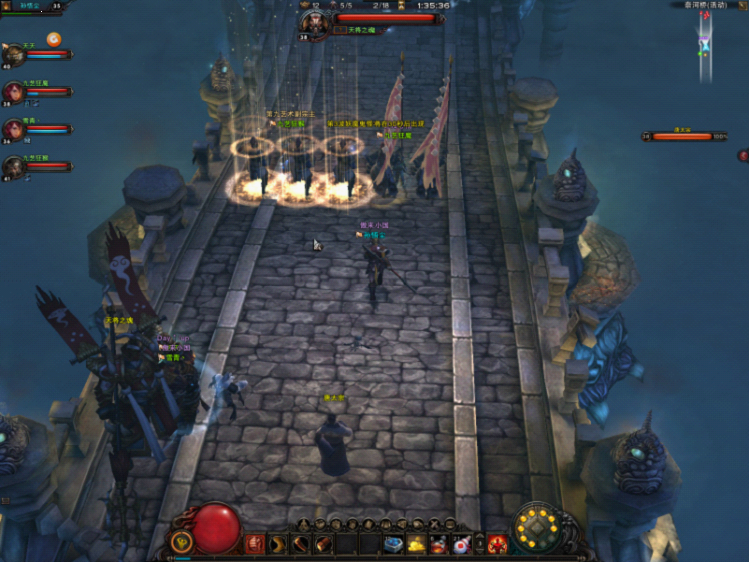Select the level 41 party member portrait

click(13, 166)
